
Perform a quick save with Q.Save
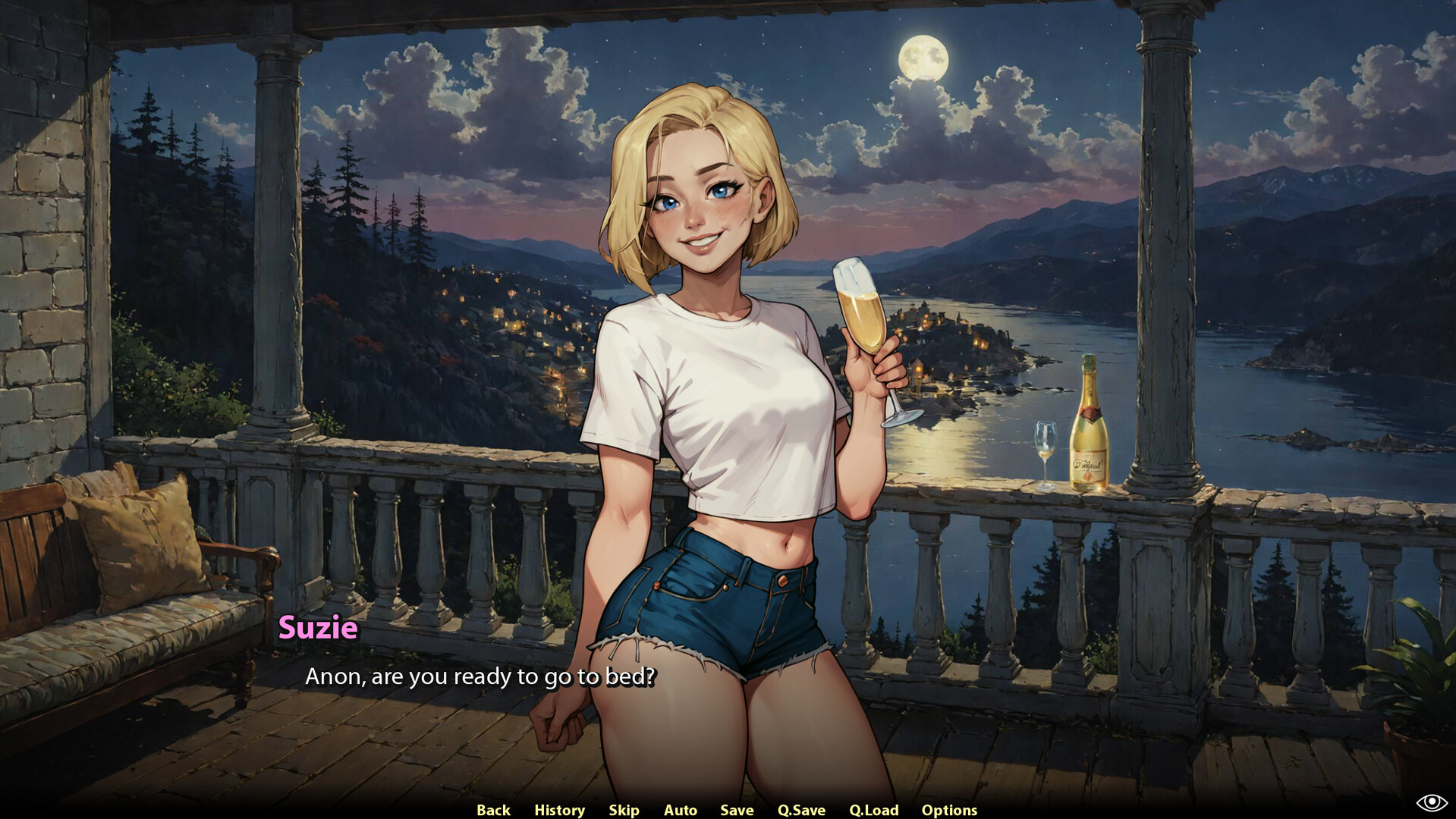800,809
